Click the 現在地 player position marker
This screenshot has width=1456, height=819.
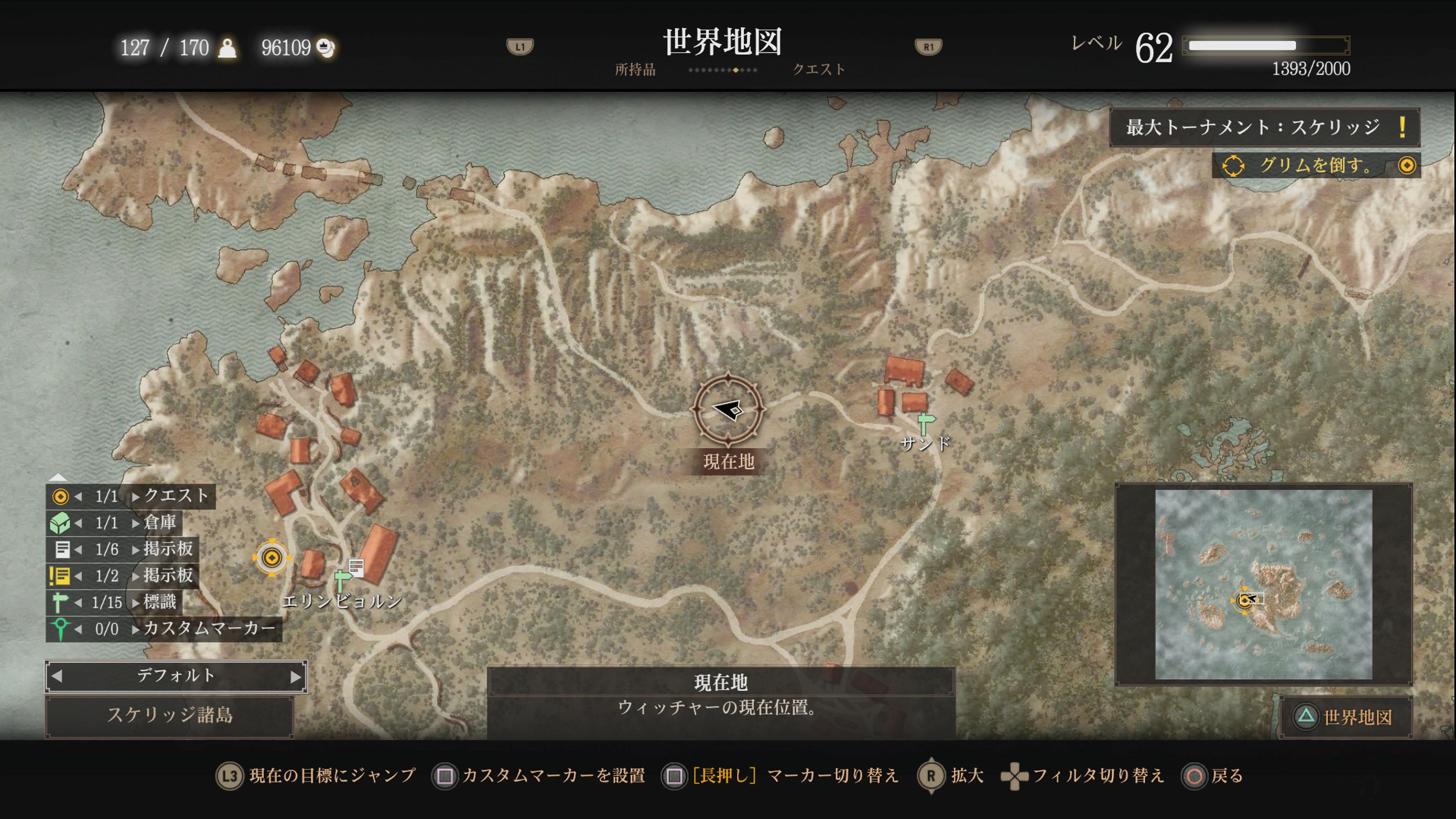(728, 409)
